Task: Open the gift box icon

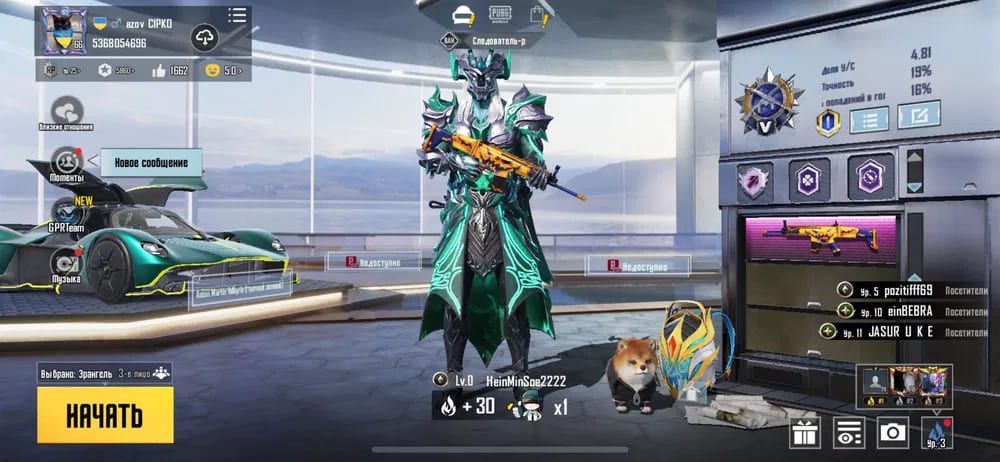Action: [805, 432]
